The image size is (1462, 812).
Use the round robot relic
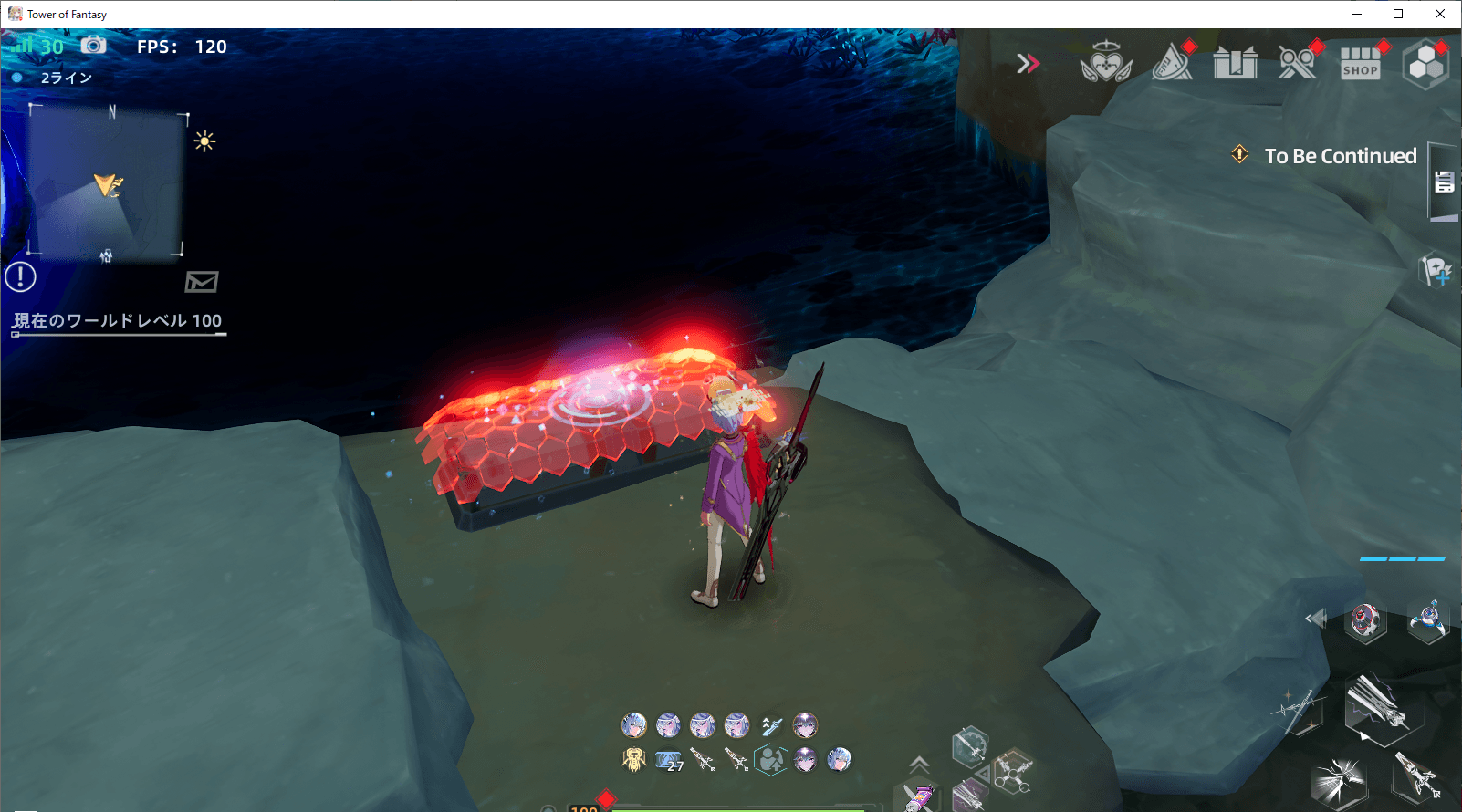1365,621
